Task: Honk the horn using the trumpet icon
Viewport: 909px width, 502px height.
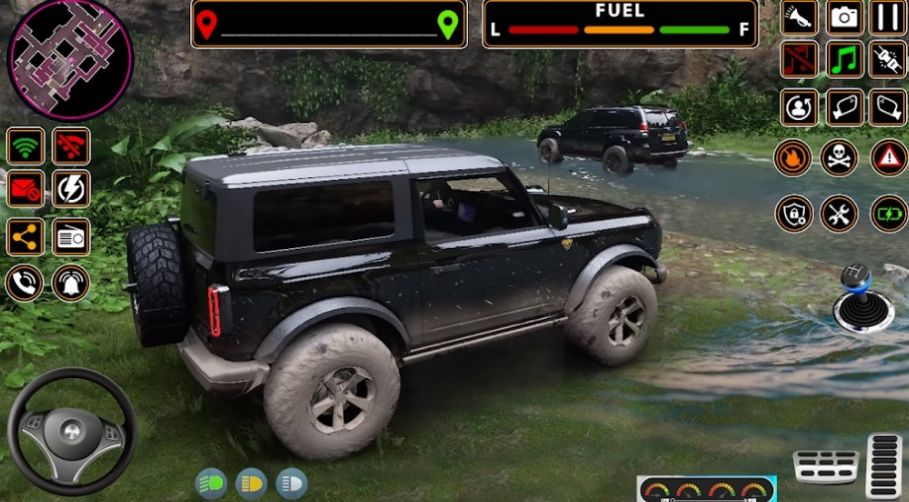Action: [x=799, y=17]
